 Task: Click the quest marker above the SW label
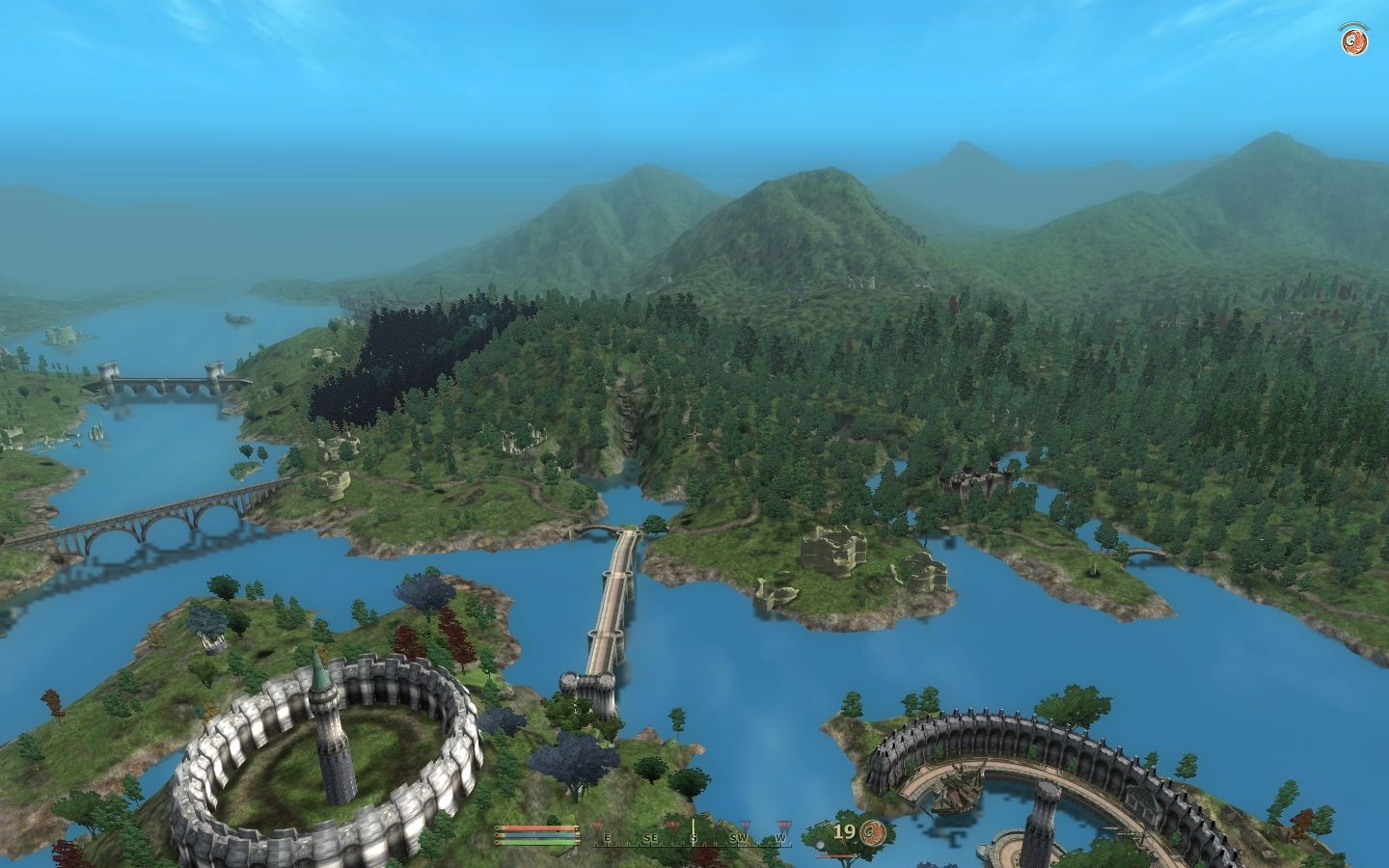pos(745,826)
